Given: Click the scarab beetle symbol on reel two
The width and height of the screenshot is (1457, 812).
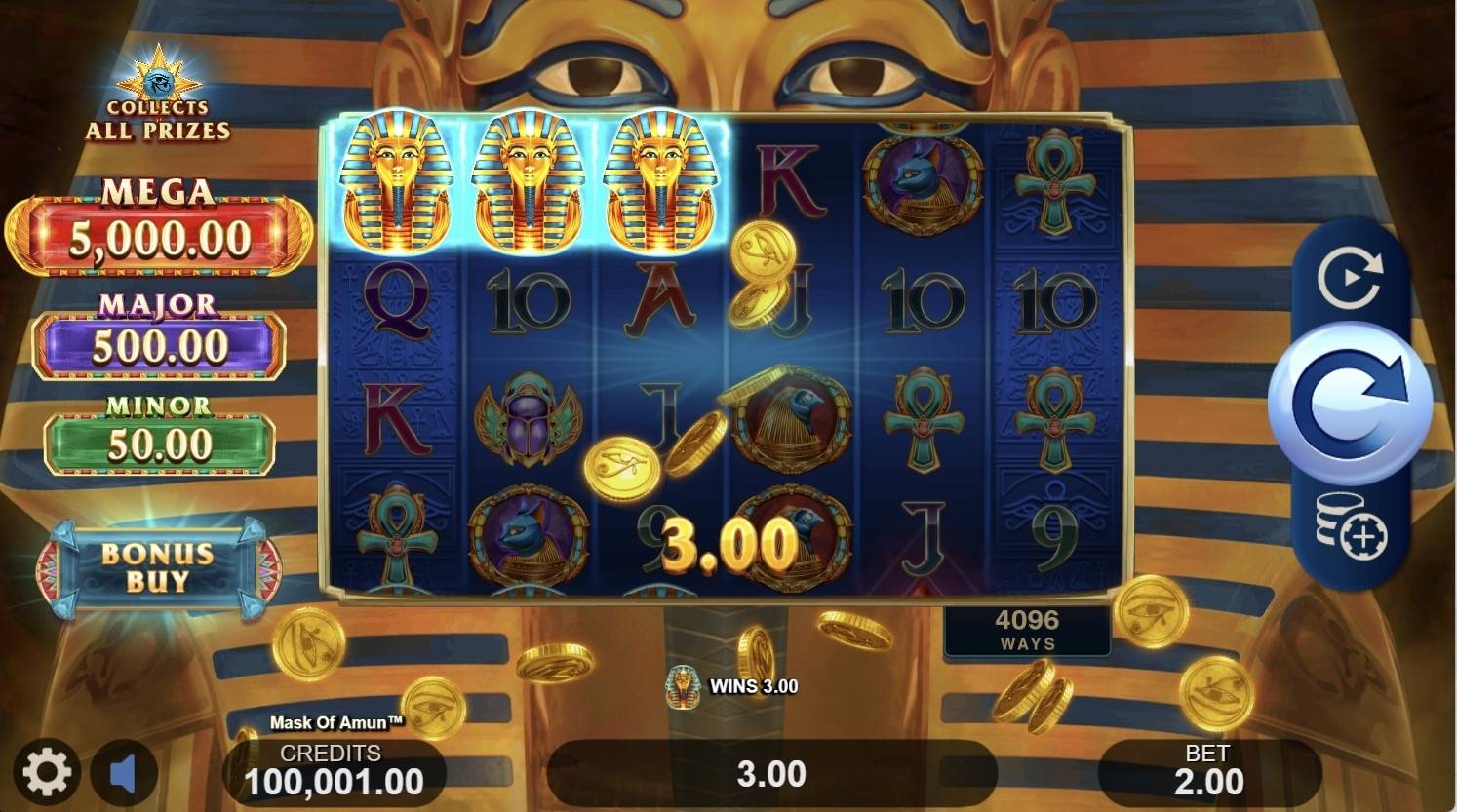Looking at the screenshot, I should 526,421.
